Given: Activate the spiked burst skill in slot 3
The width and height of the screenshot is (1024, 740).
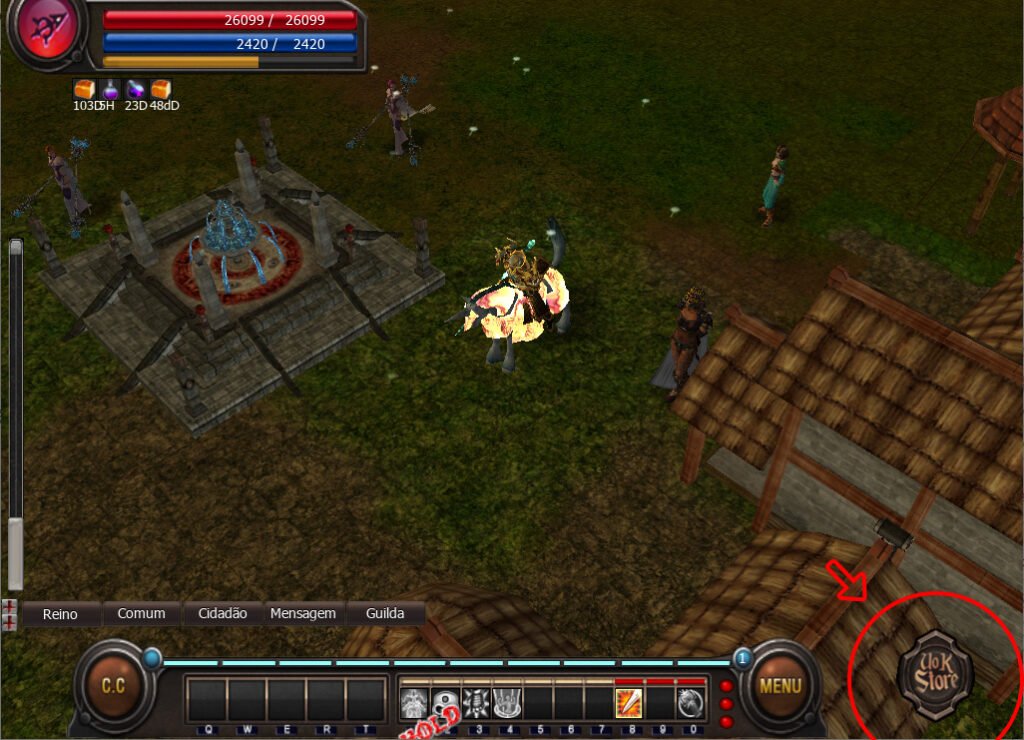Looking at the screenshot, I should (476, 703).
